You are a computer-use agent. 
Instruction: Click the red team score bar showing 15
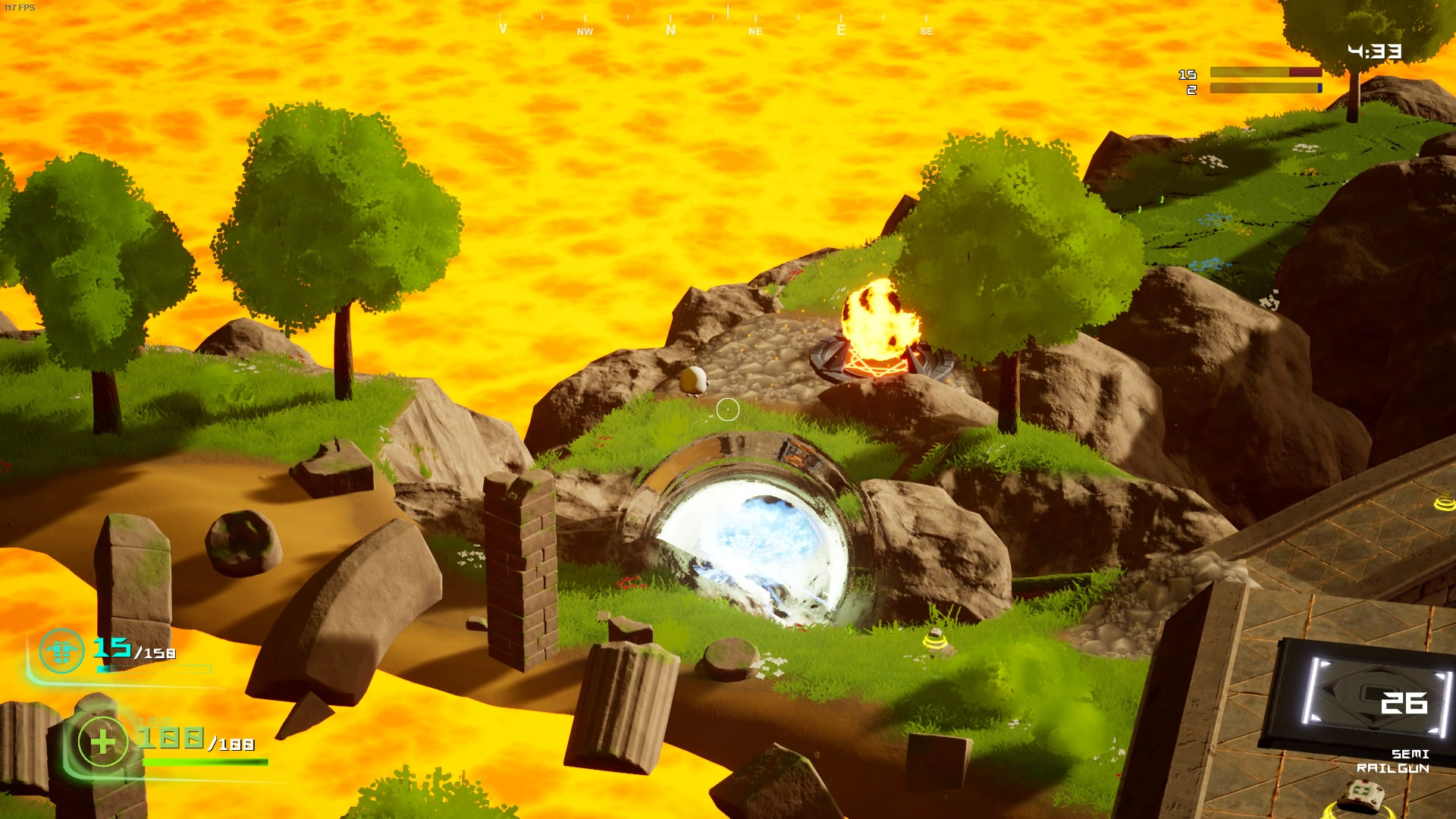point(1265,74)
